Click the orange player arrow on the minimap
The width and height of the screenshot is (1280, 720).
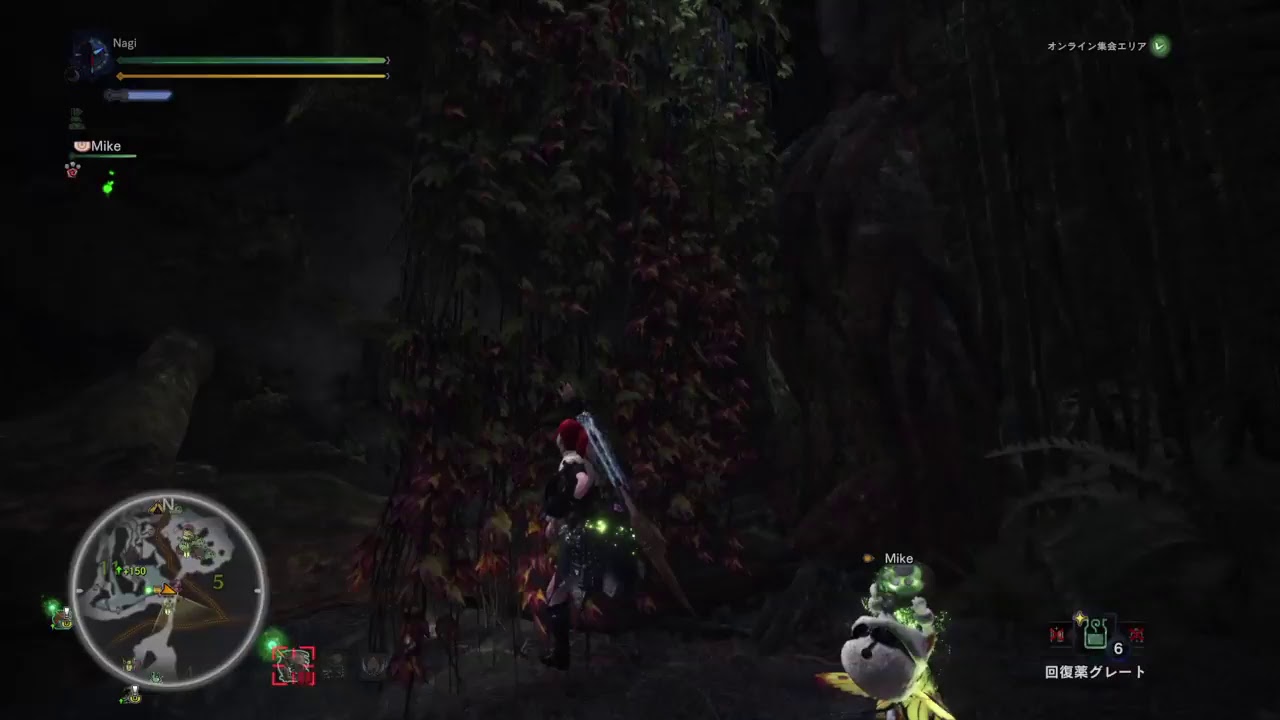[168, 590]
